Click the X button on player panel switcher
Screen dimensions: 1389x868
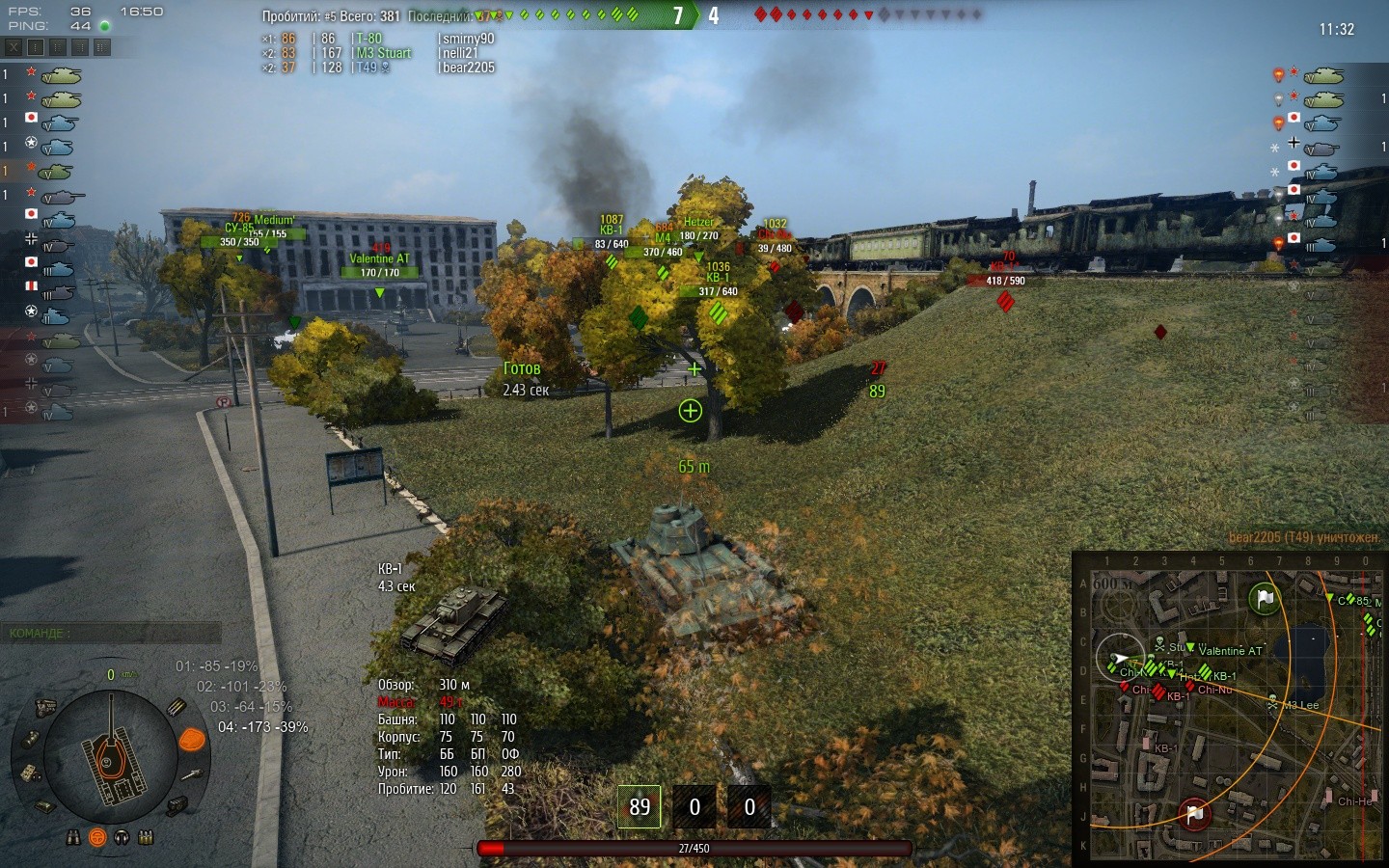(14, 46)
